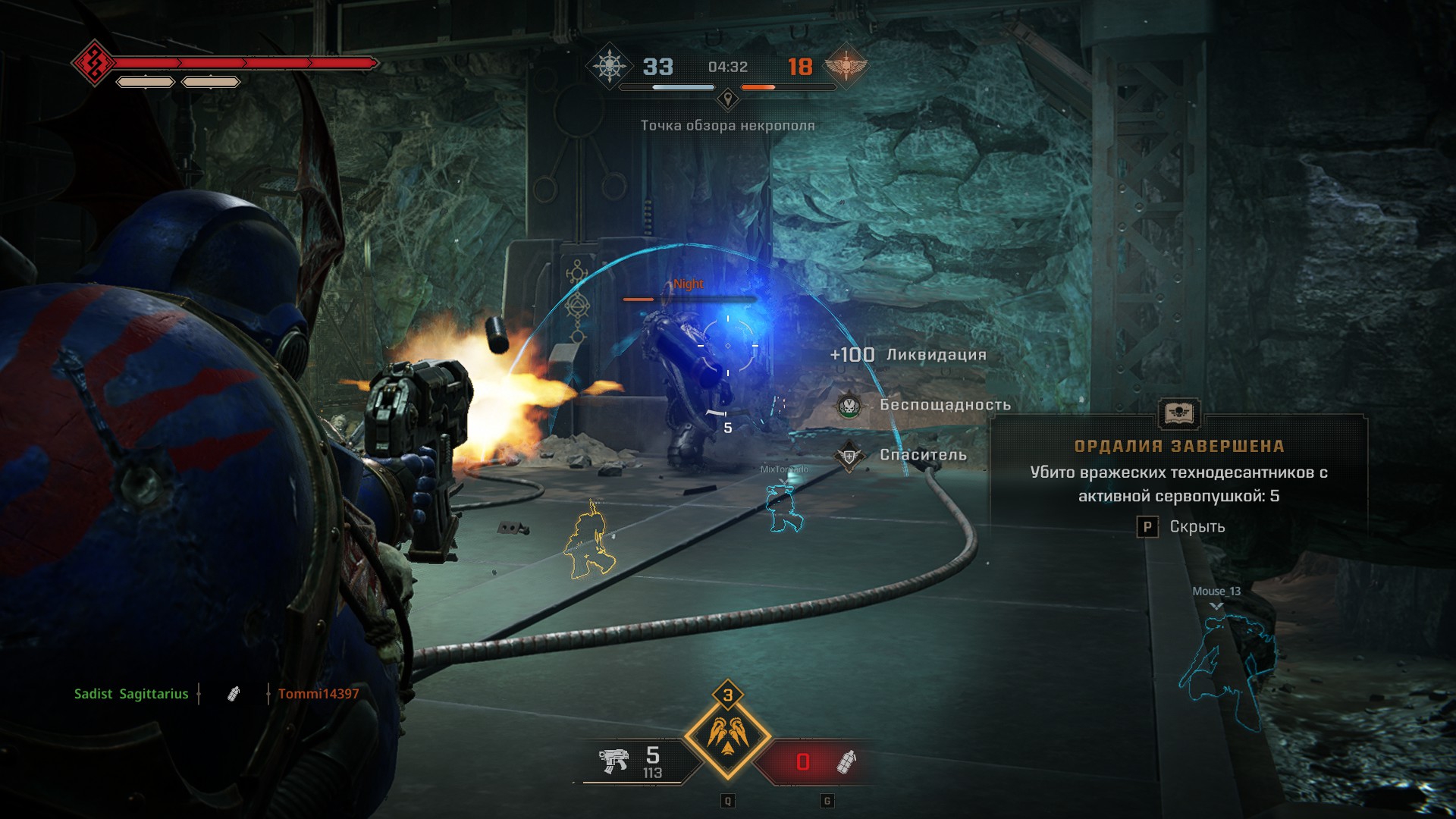Click the Chaos faction emblem by the score
Screen dimensions: 1456x819
pyautogui.click(x=609, y=67)
